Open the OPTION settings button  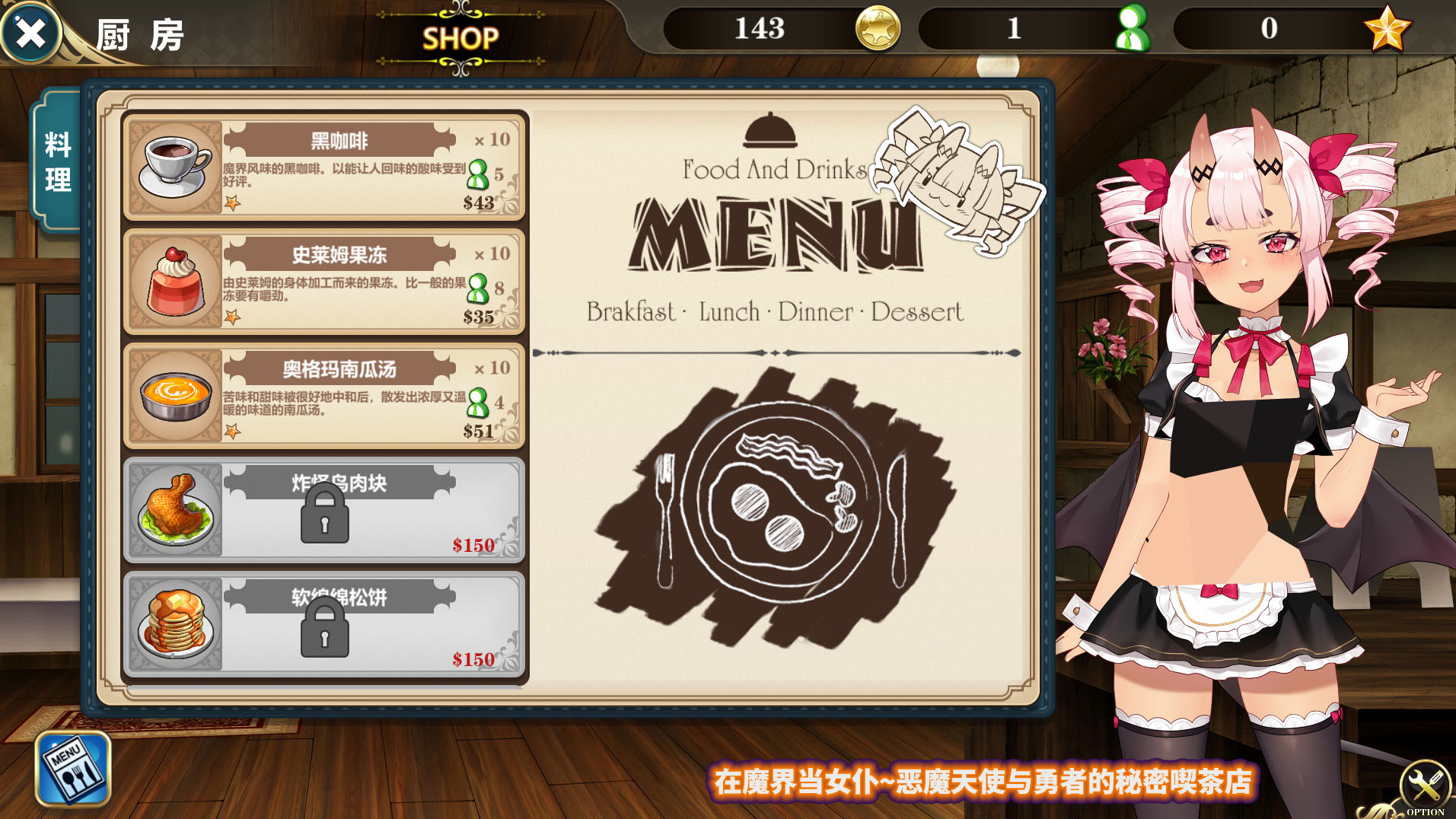pos(1424,786)
